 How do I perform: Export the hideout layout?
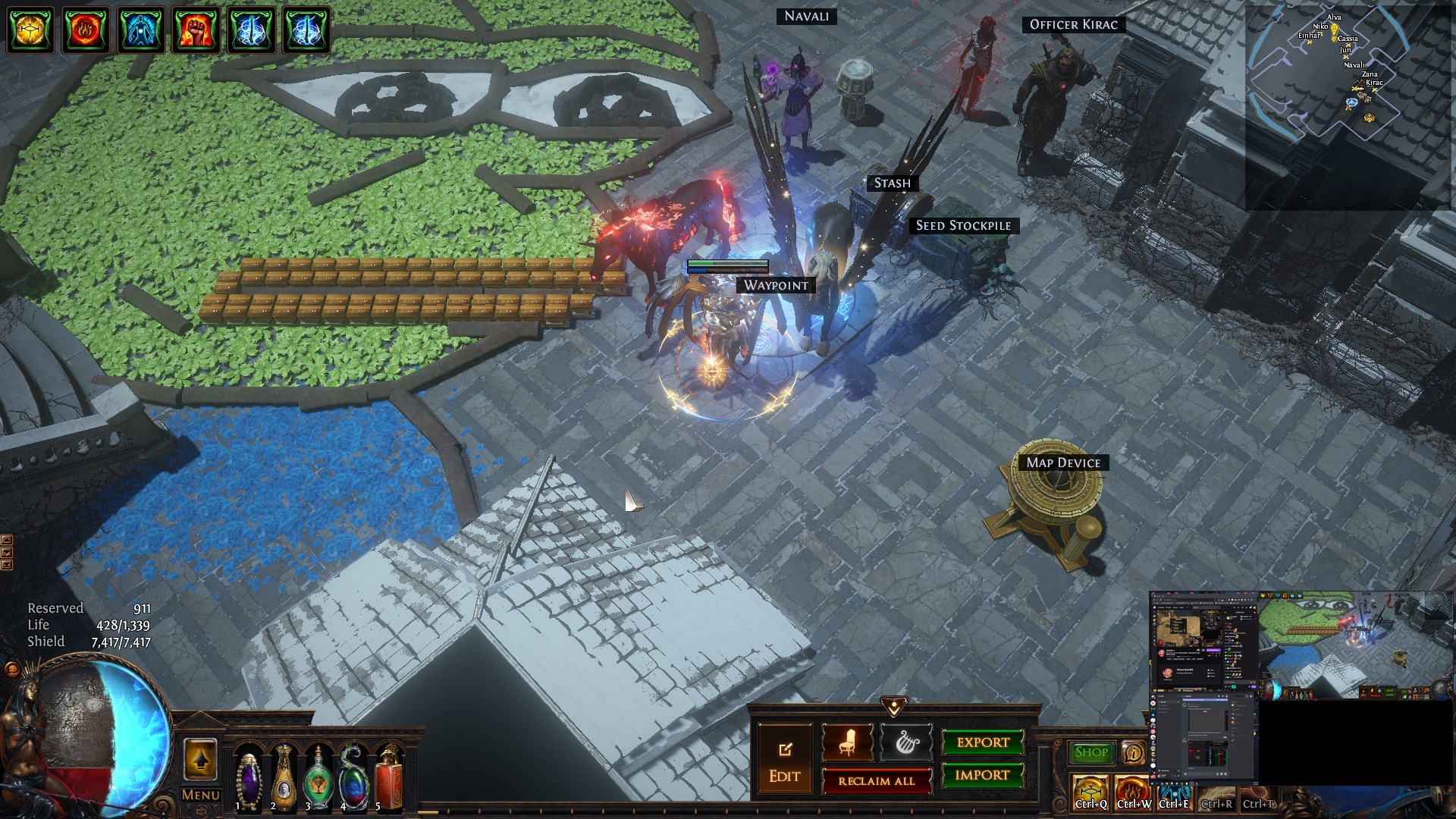(x=982, y=742)
